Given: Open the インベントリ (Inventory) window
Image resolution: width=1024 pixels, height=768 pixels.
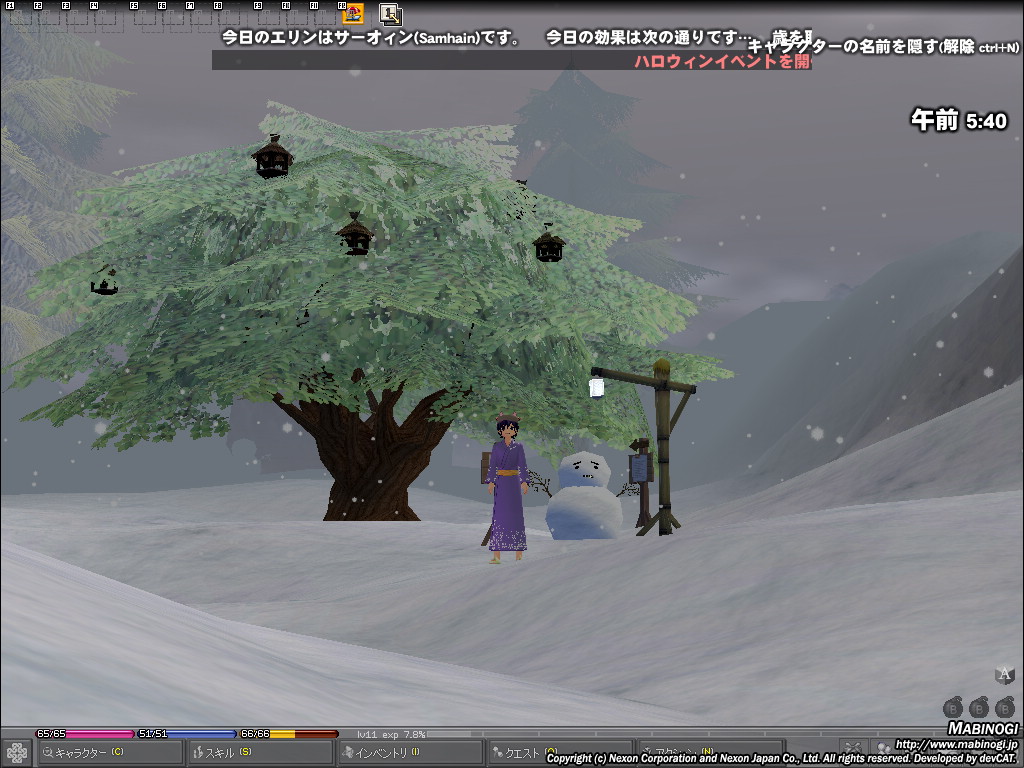Looking at the screenshot, I should [x=408, y=752].
